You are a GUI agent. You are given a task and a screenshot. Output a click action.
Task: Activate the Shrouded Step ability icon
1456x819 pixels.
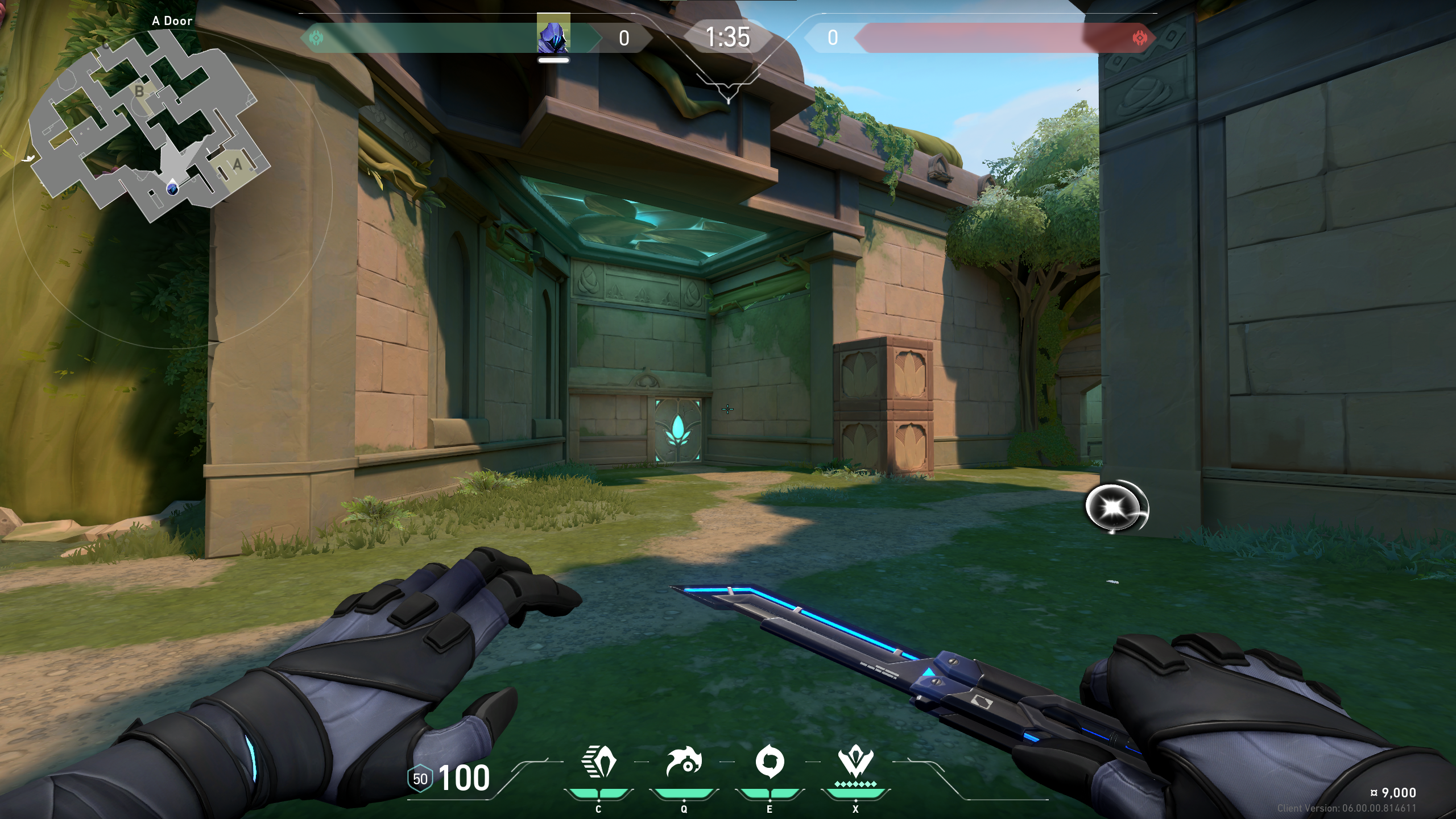pyautogui.click(x=598, y=762)
